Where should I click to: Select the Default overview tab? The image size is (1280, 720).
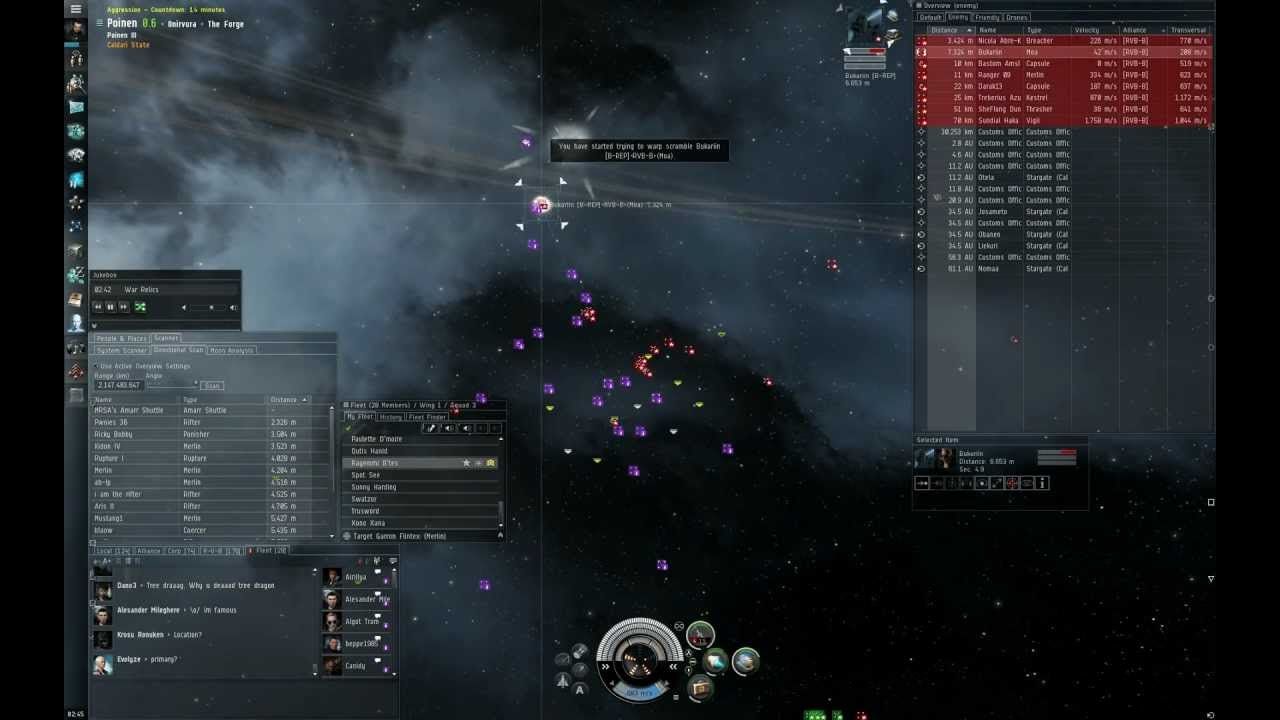(x=931, y=17)
